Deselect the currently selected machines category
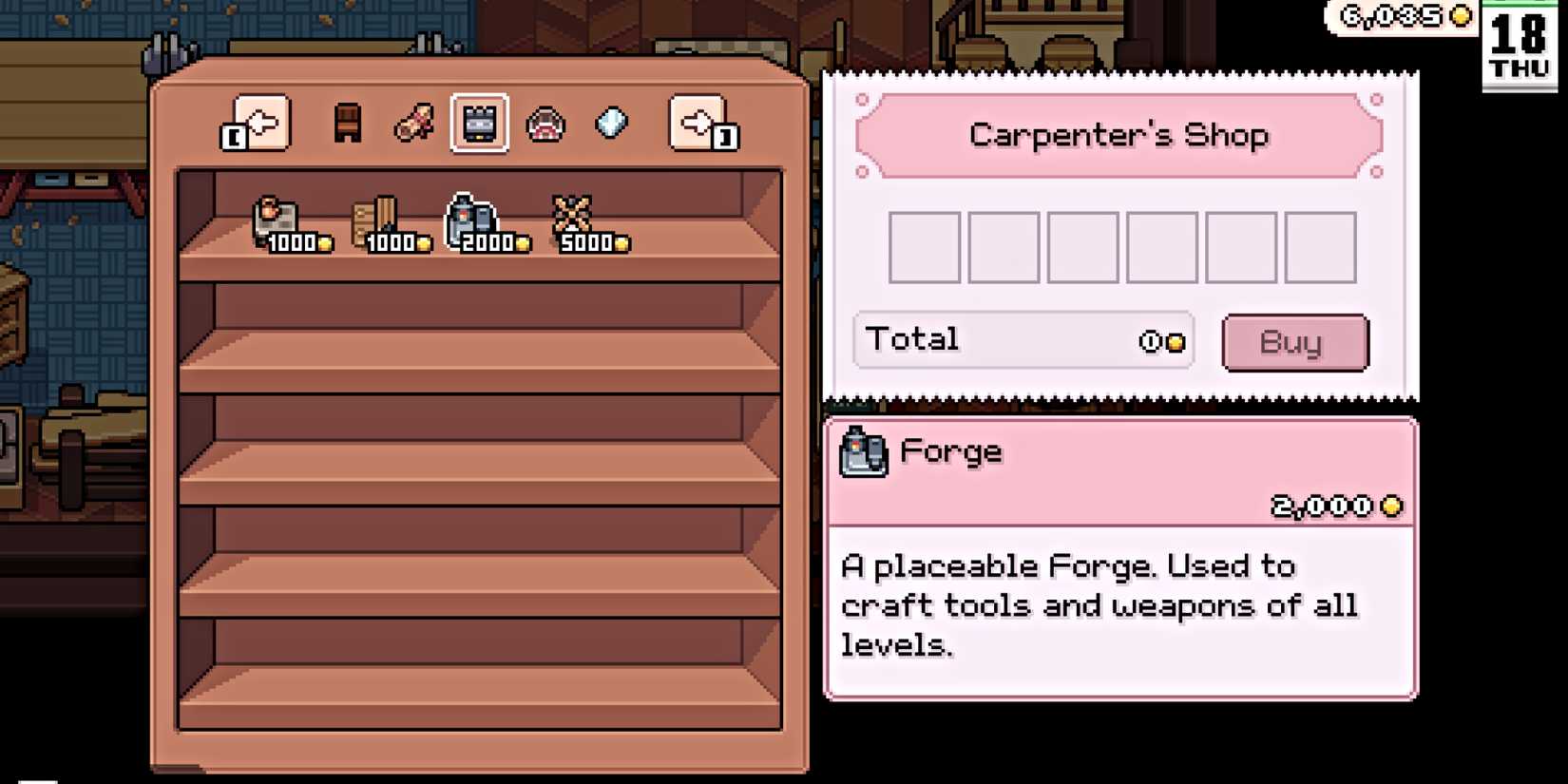Screen dimensions: 1568x784 [480, 124]
